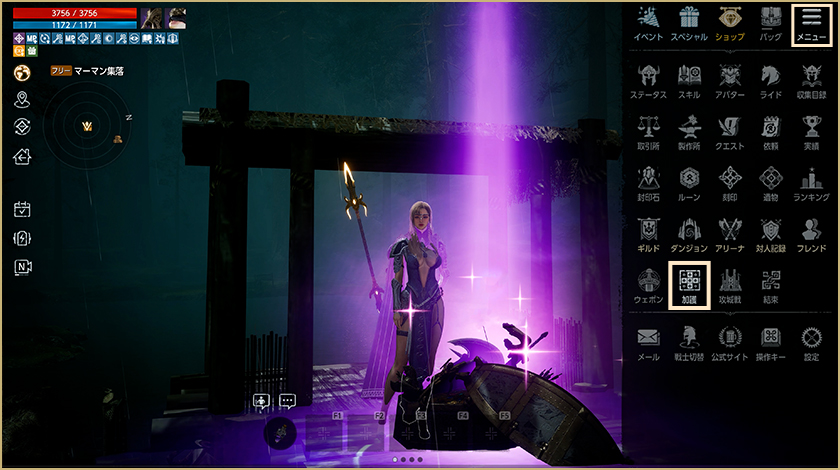
Task: Go to the ショップ
Action: point(729,23)
